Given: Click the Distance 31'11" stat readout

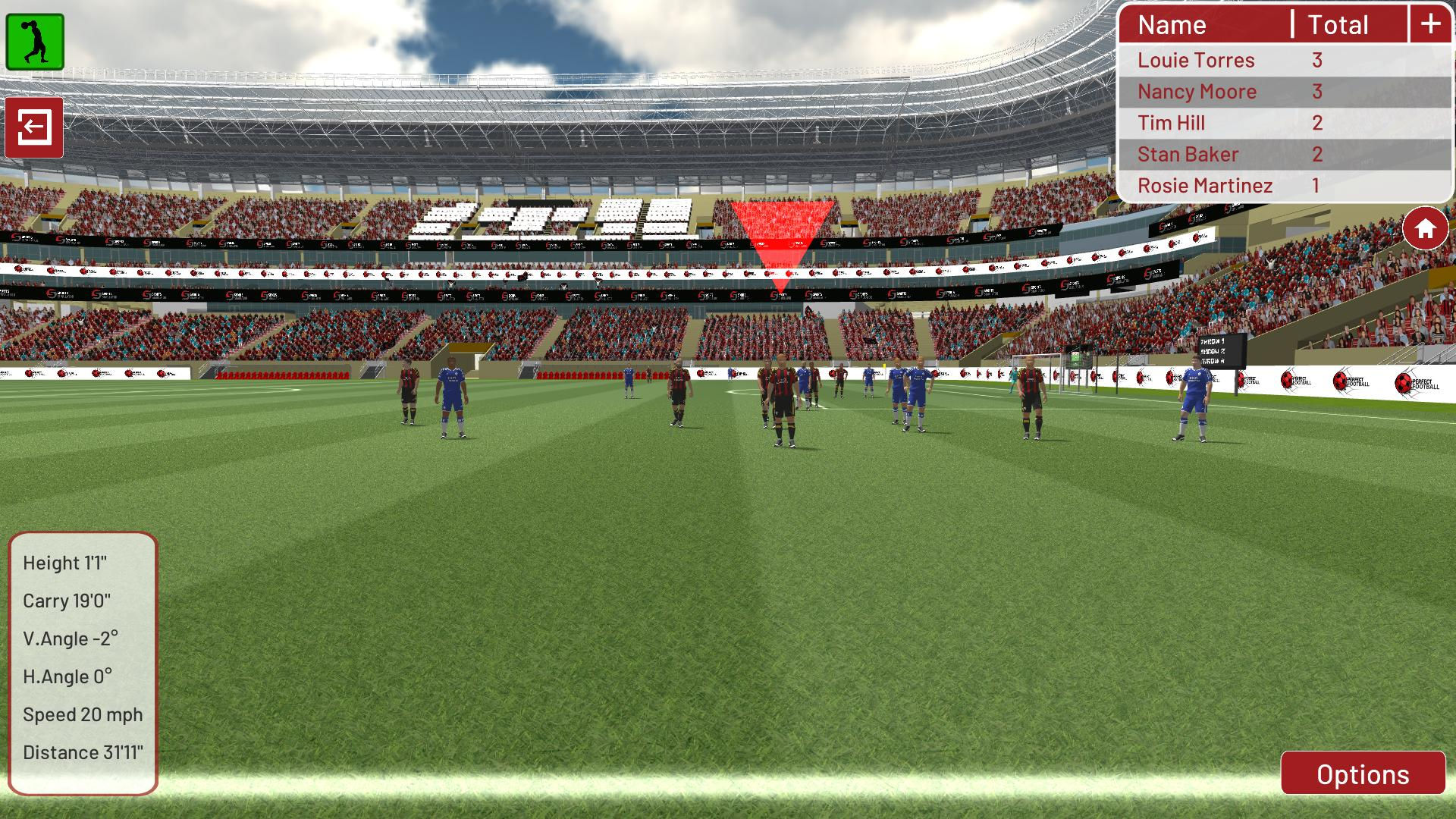Looking at the screenshot, I should tap(83, 752).
